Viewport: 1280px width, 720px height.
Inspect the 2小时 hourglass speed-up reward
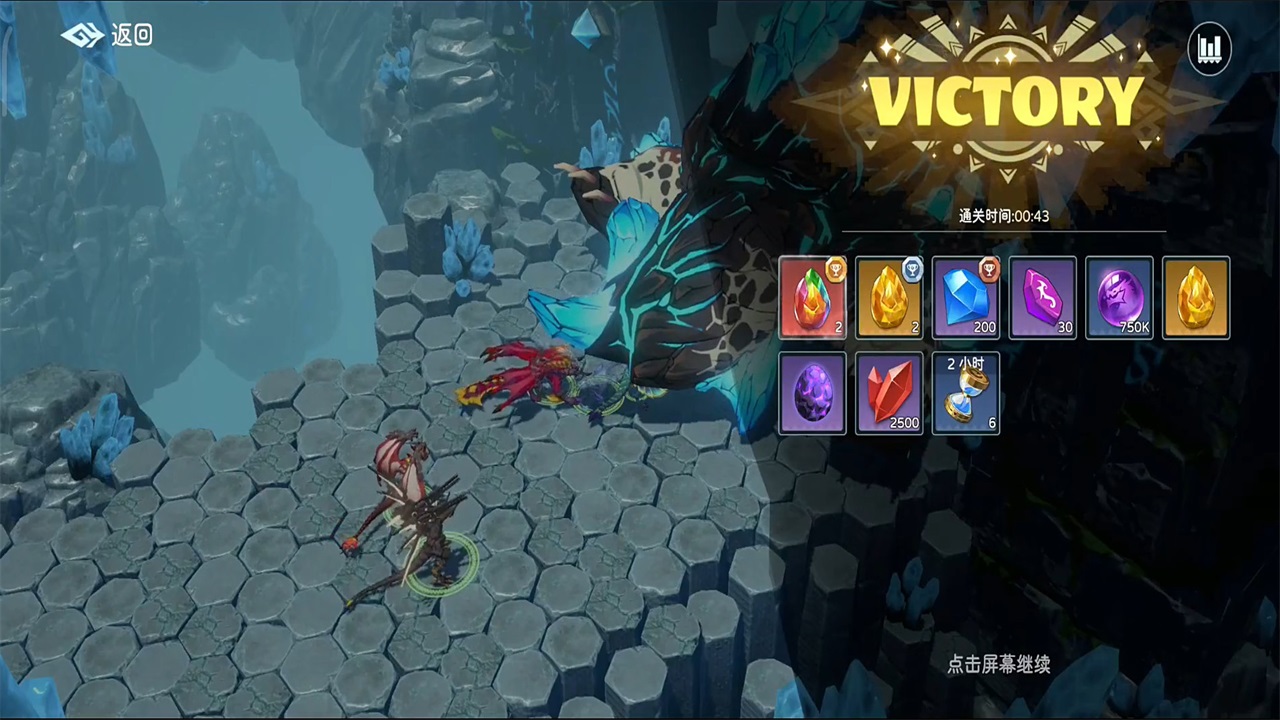tap(966, 393)
